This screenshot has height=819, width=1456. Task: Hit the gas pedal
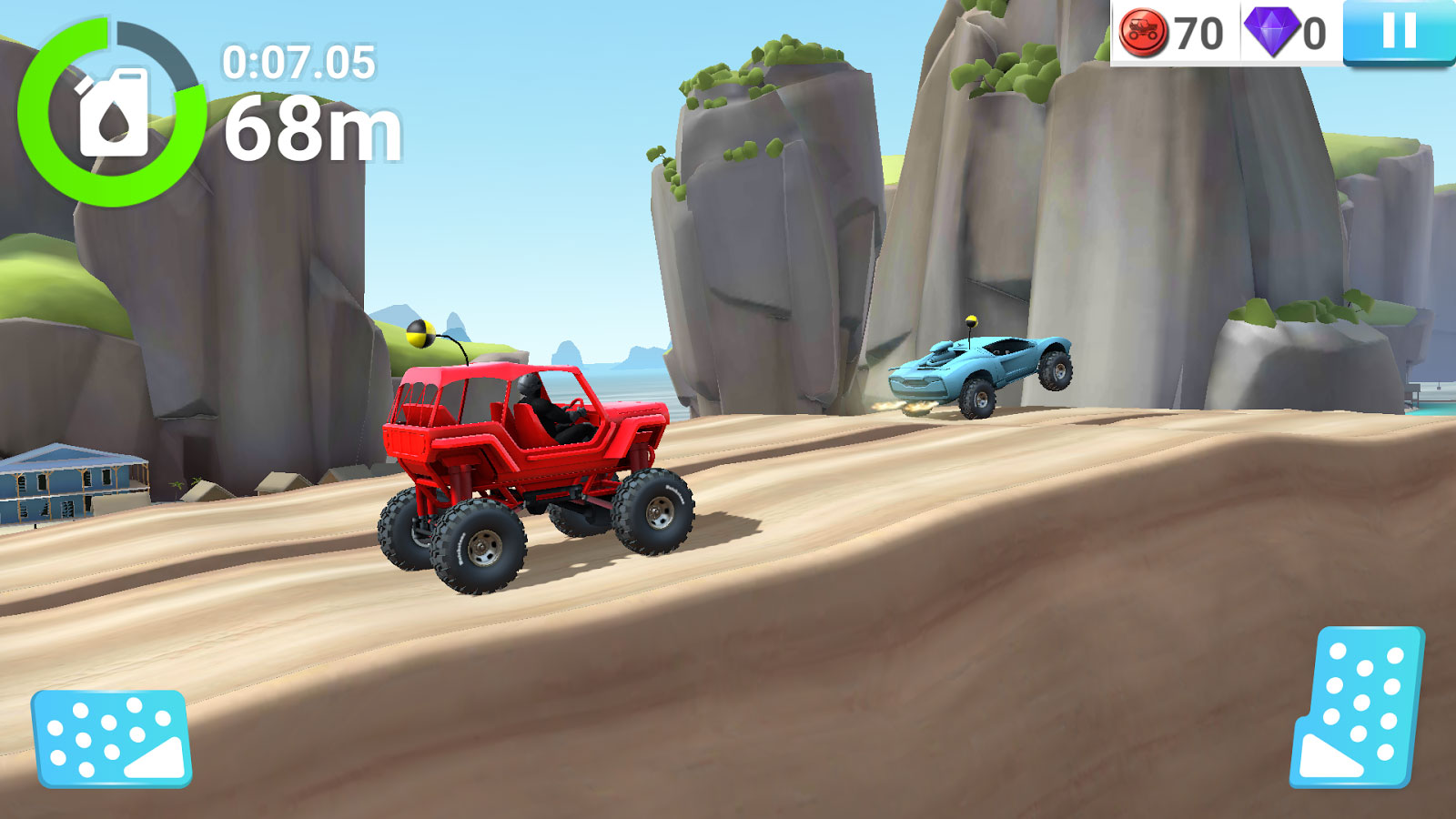point(1358,707)
